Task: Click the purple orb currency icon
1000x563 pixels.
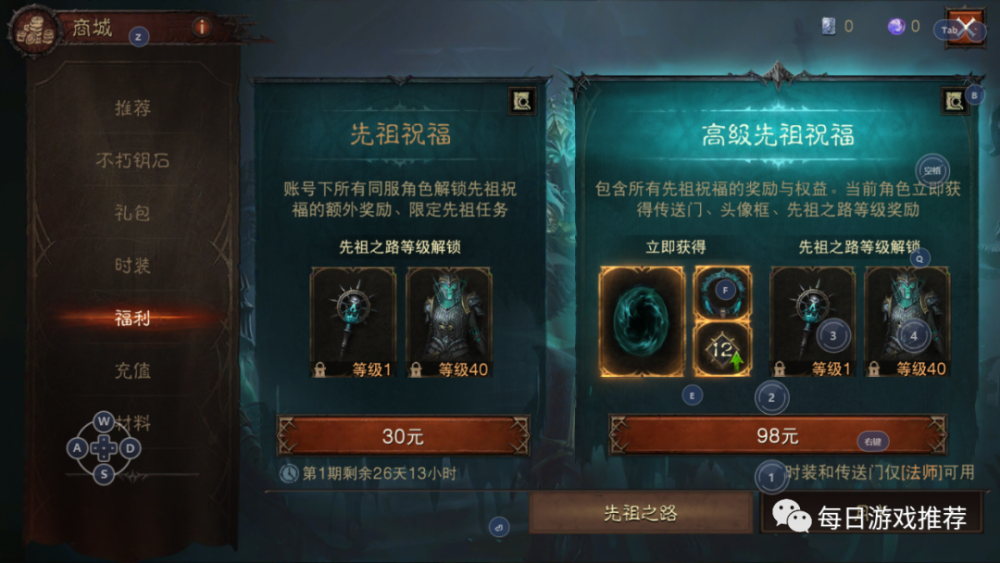Action: click(896, 27)
